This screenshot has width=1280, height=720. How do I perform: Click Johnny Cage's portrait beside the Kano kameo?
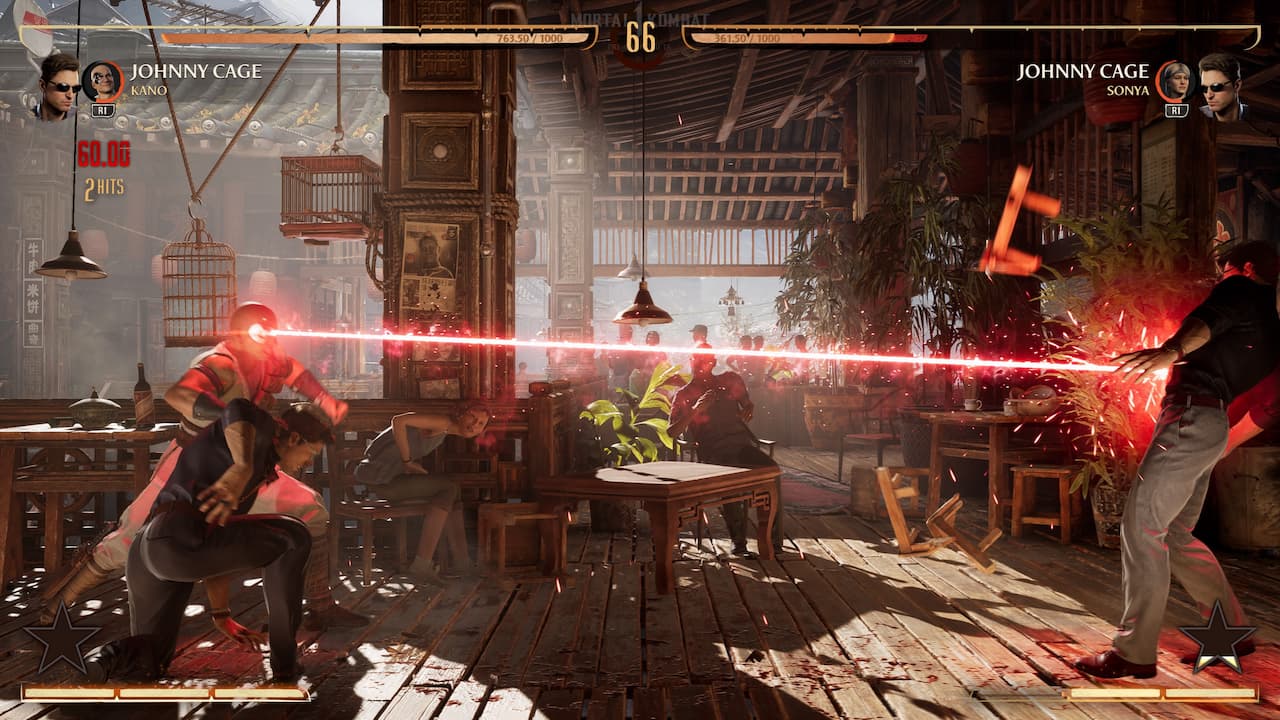point(58,84)
